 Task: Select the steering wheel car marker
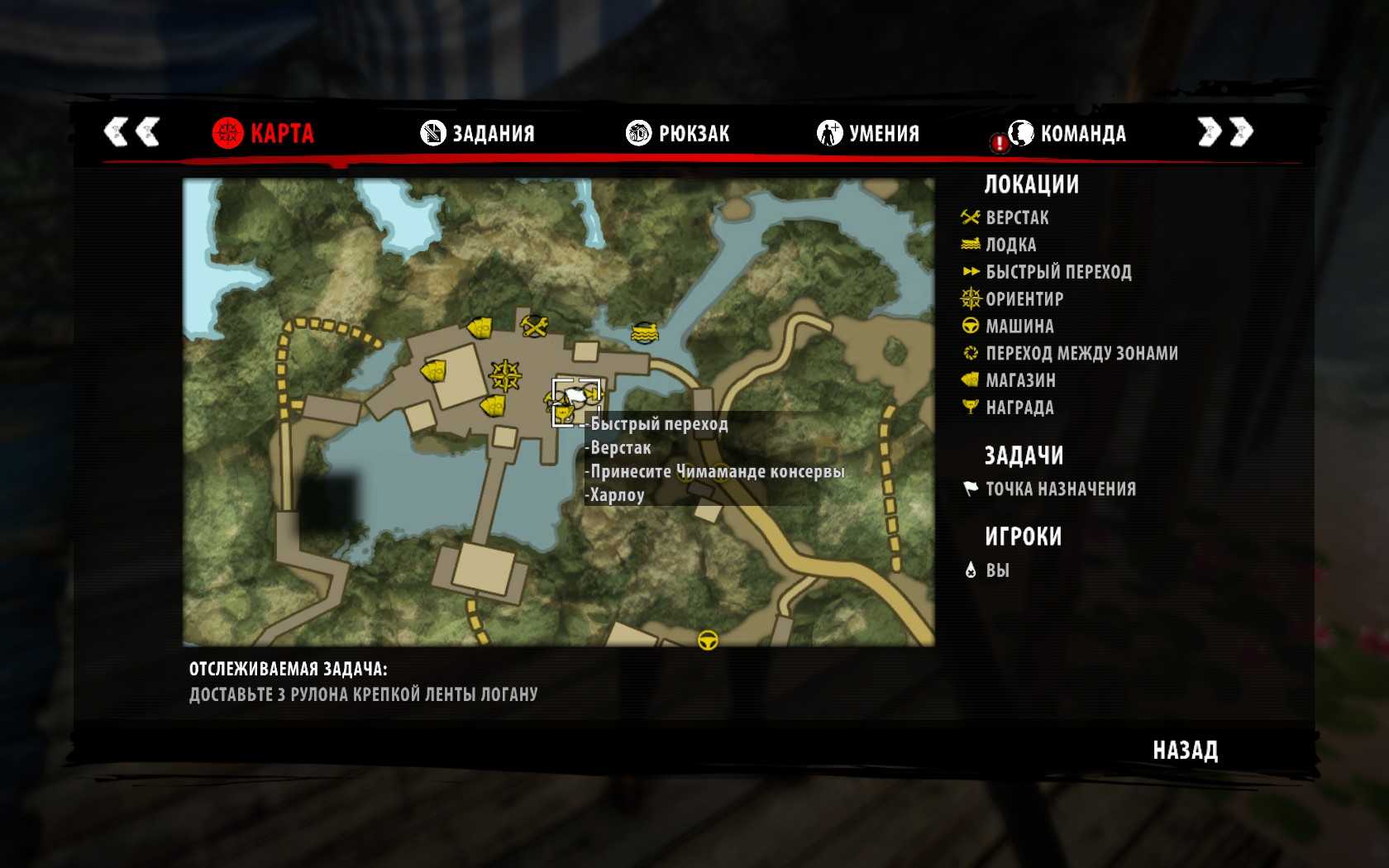pos(708,640)
